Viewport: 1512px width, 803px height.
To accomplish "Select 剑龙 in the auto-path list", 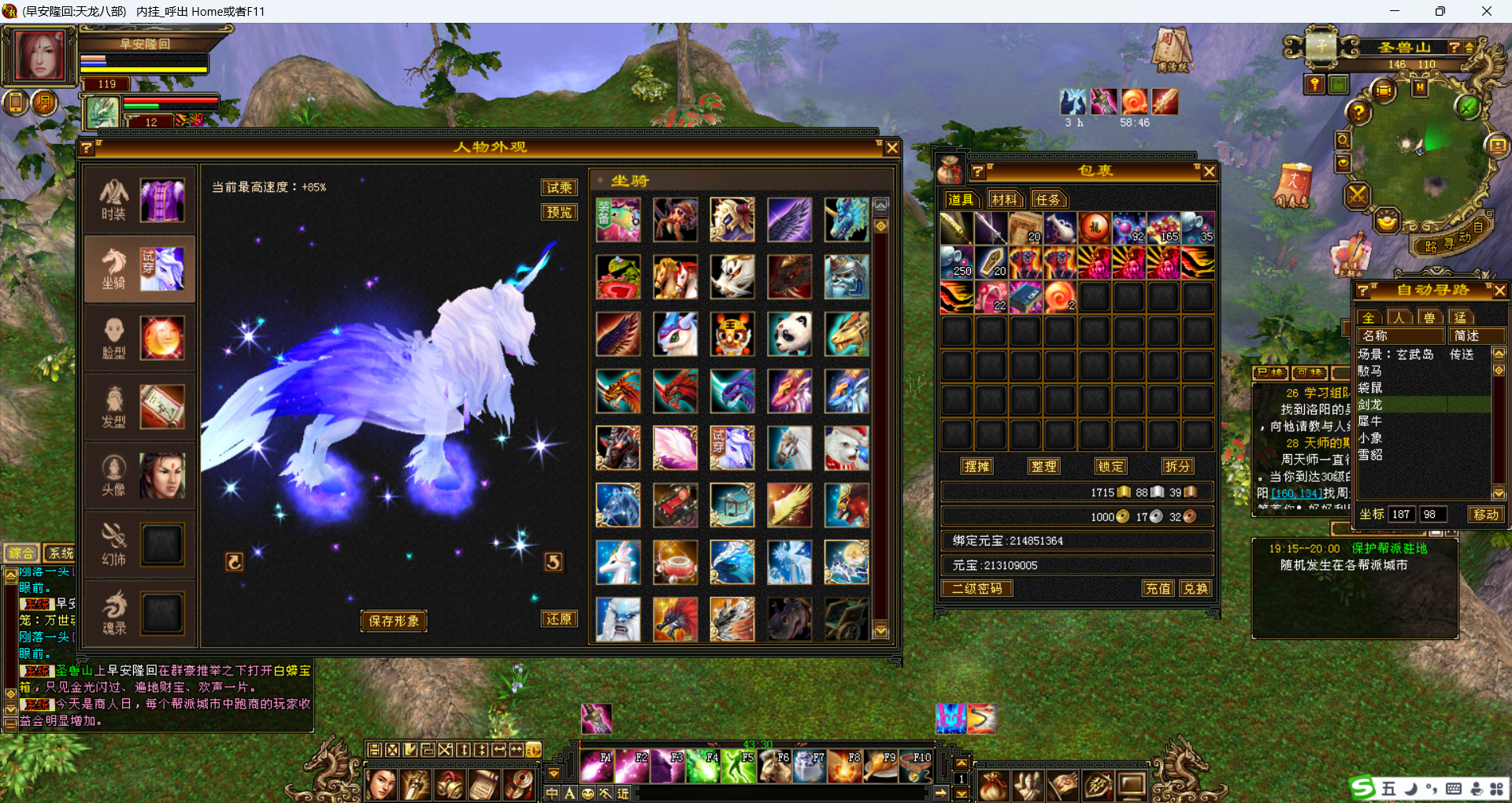I will click(1370, 405).
